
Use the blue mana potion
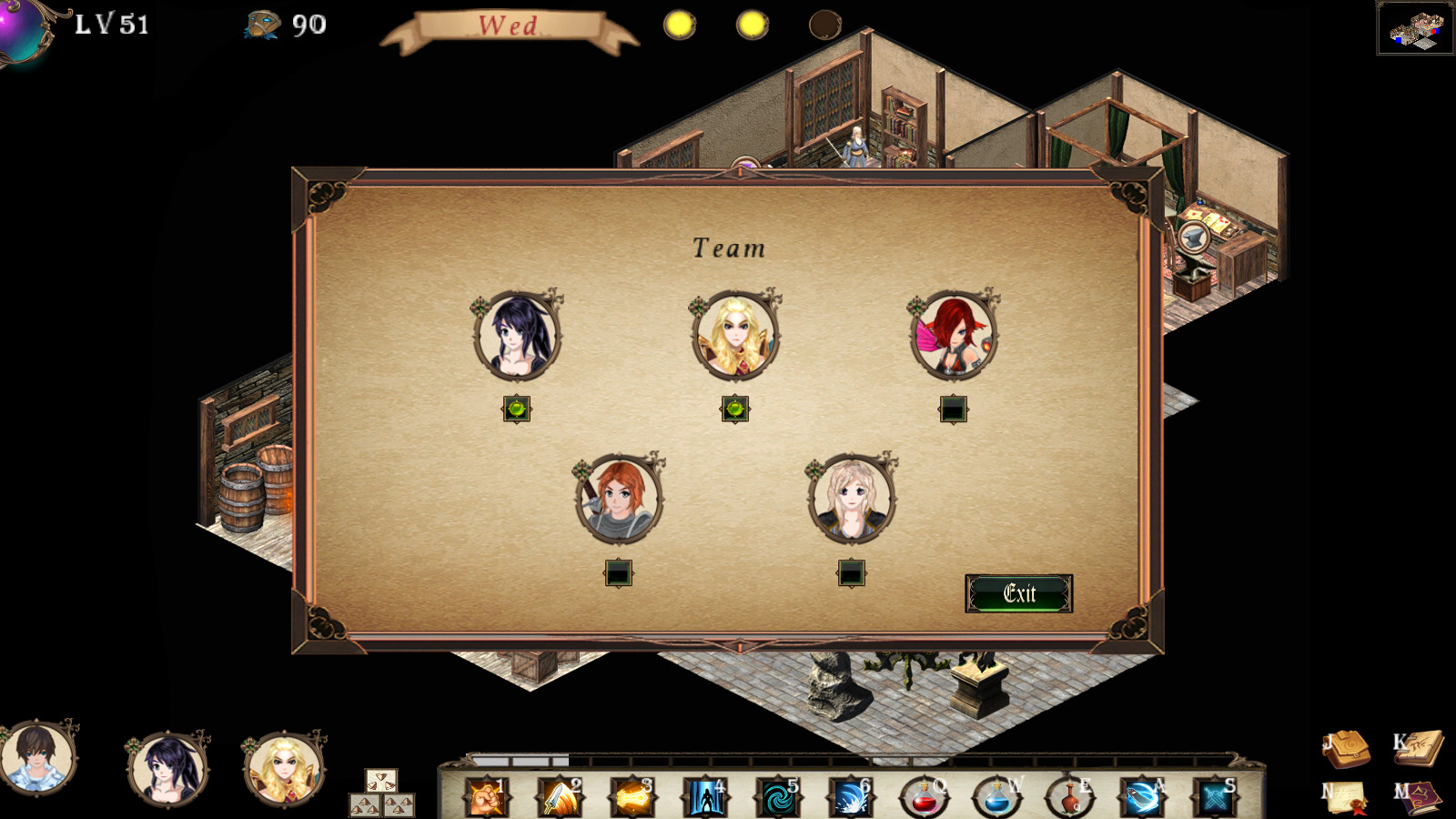(996, 798)
